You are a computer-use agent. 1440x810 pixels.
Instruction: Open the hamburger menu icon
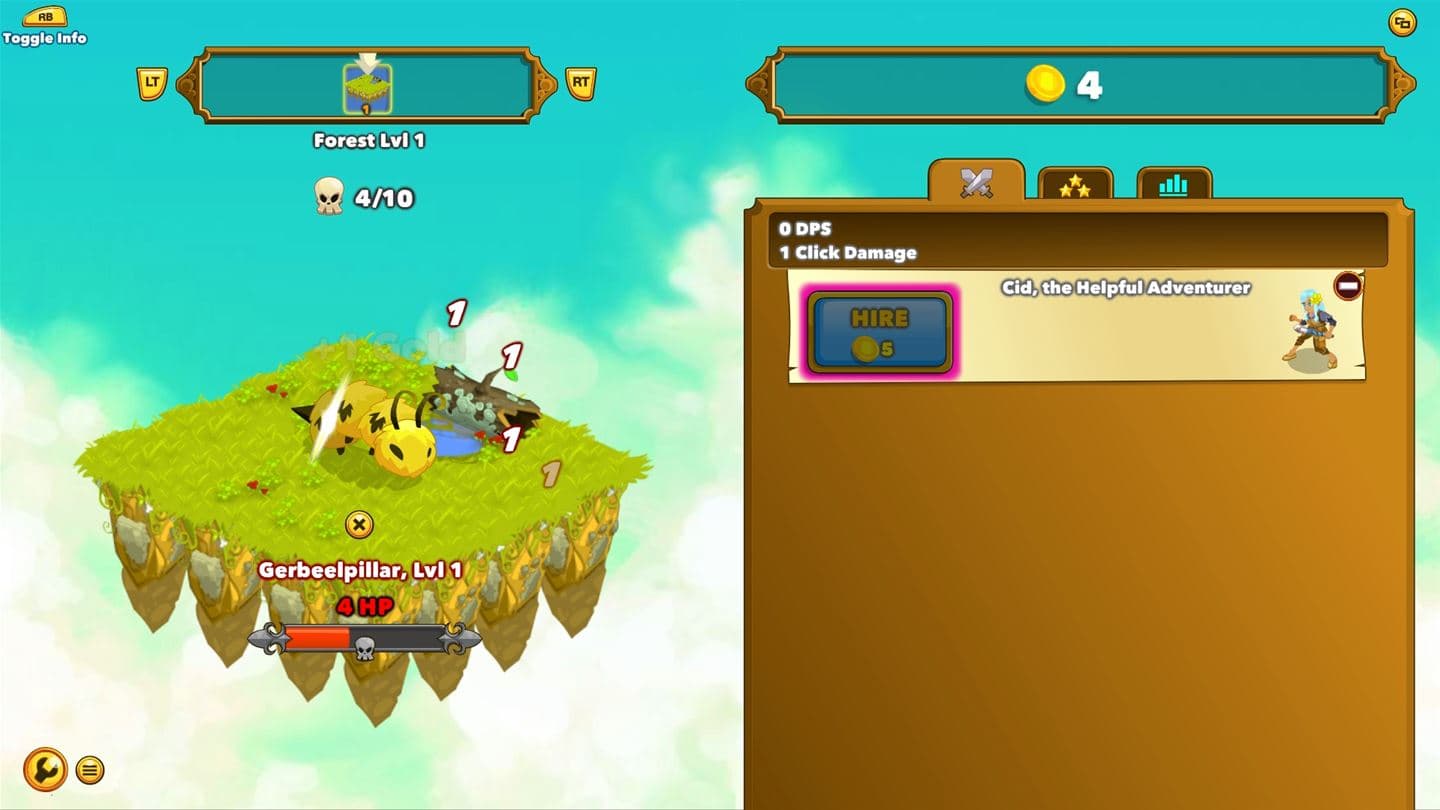pyautogui.click(x=89, y=770)
